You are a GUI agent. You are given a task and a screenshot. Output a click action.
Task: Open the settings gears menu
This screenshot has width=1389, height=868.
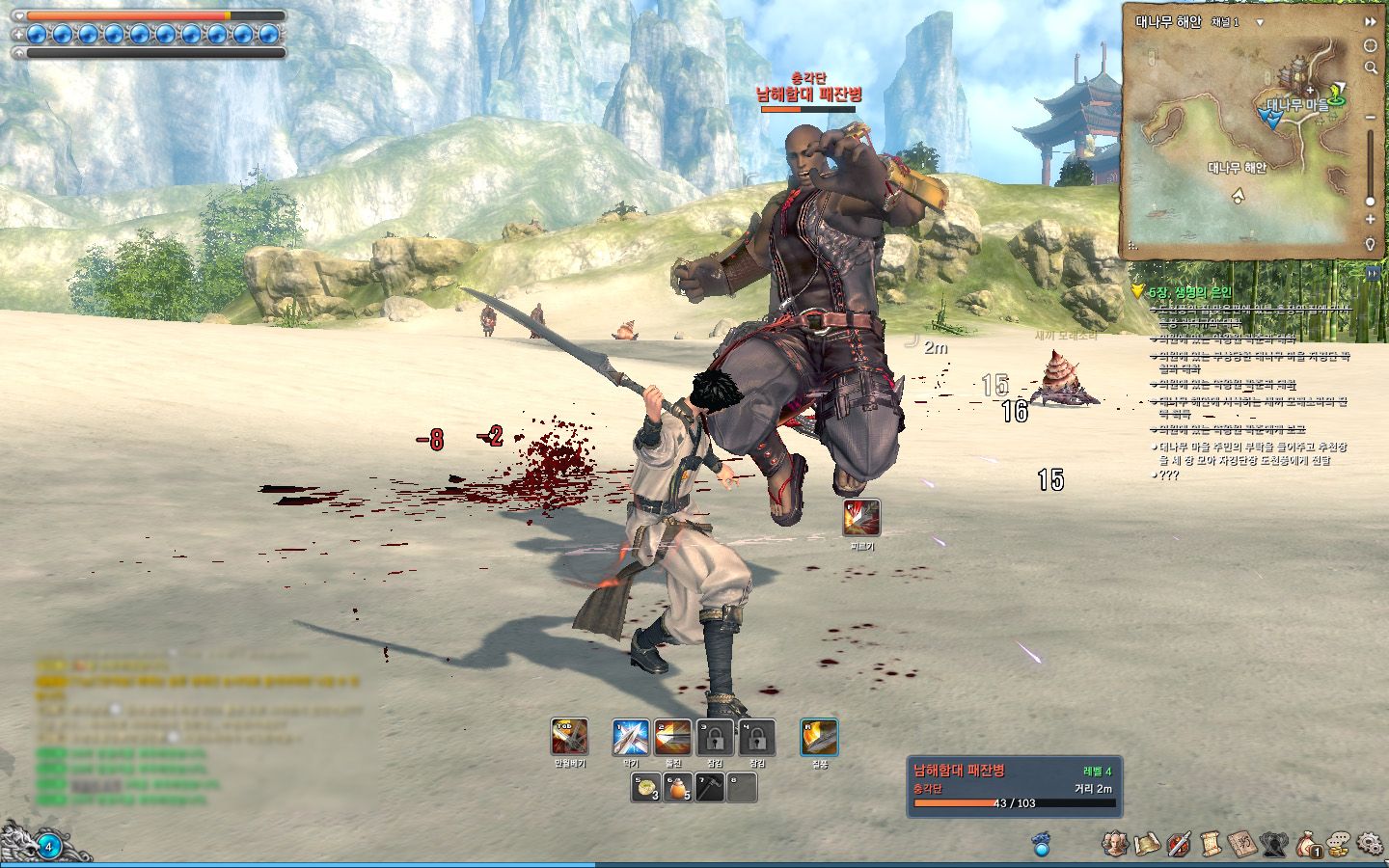pos(1370,844)
